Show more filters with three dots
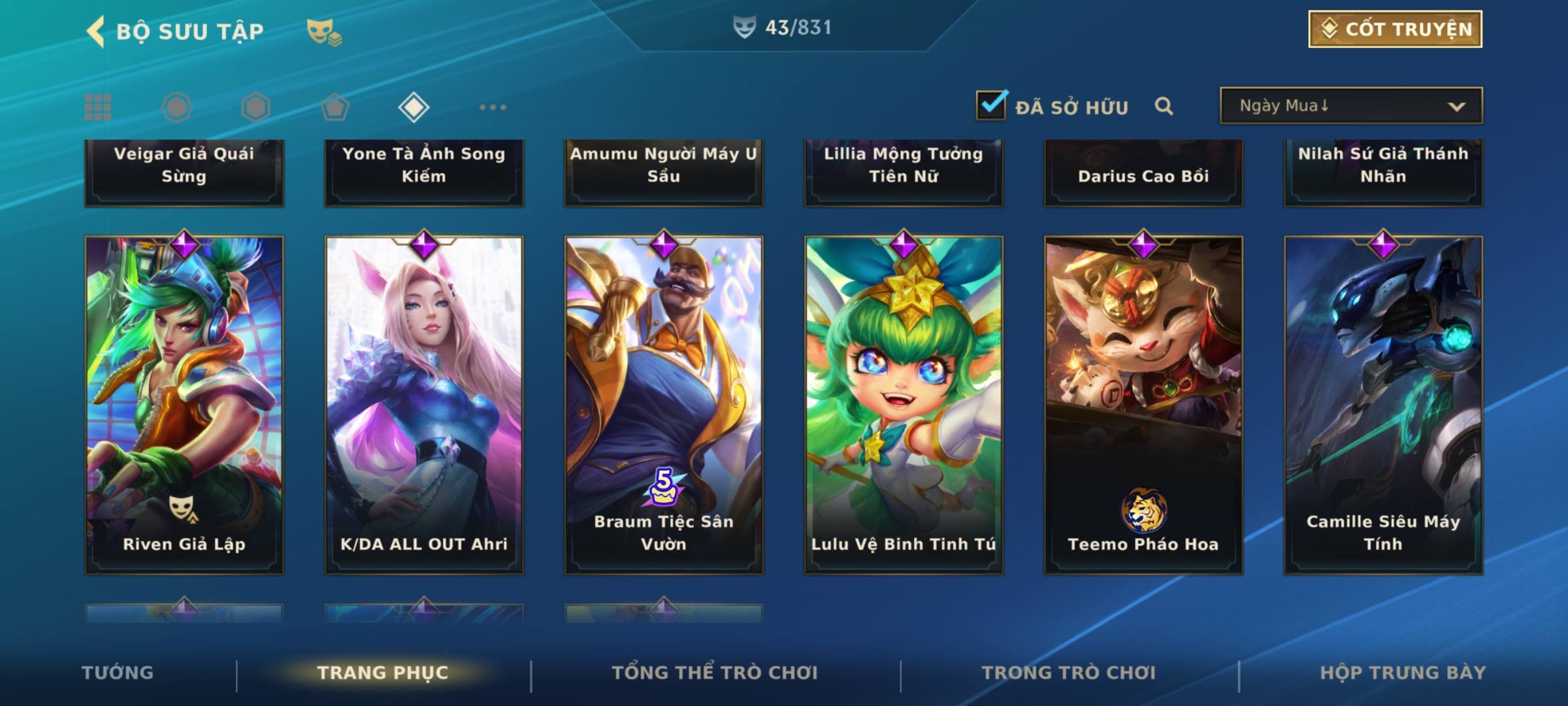The height and width of the screenshot is (706, 1568). (x=493, y=107)
